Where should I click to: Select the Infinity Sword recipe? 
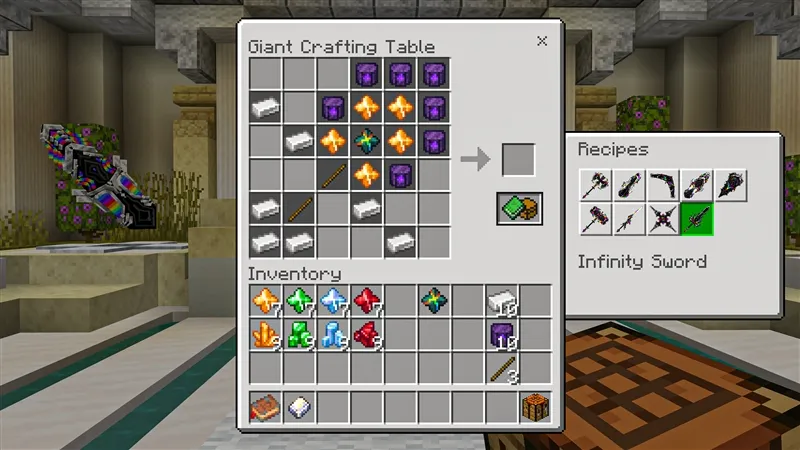(x=696, y=218)
